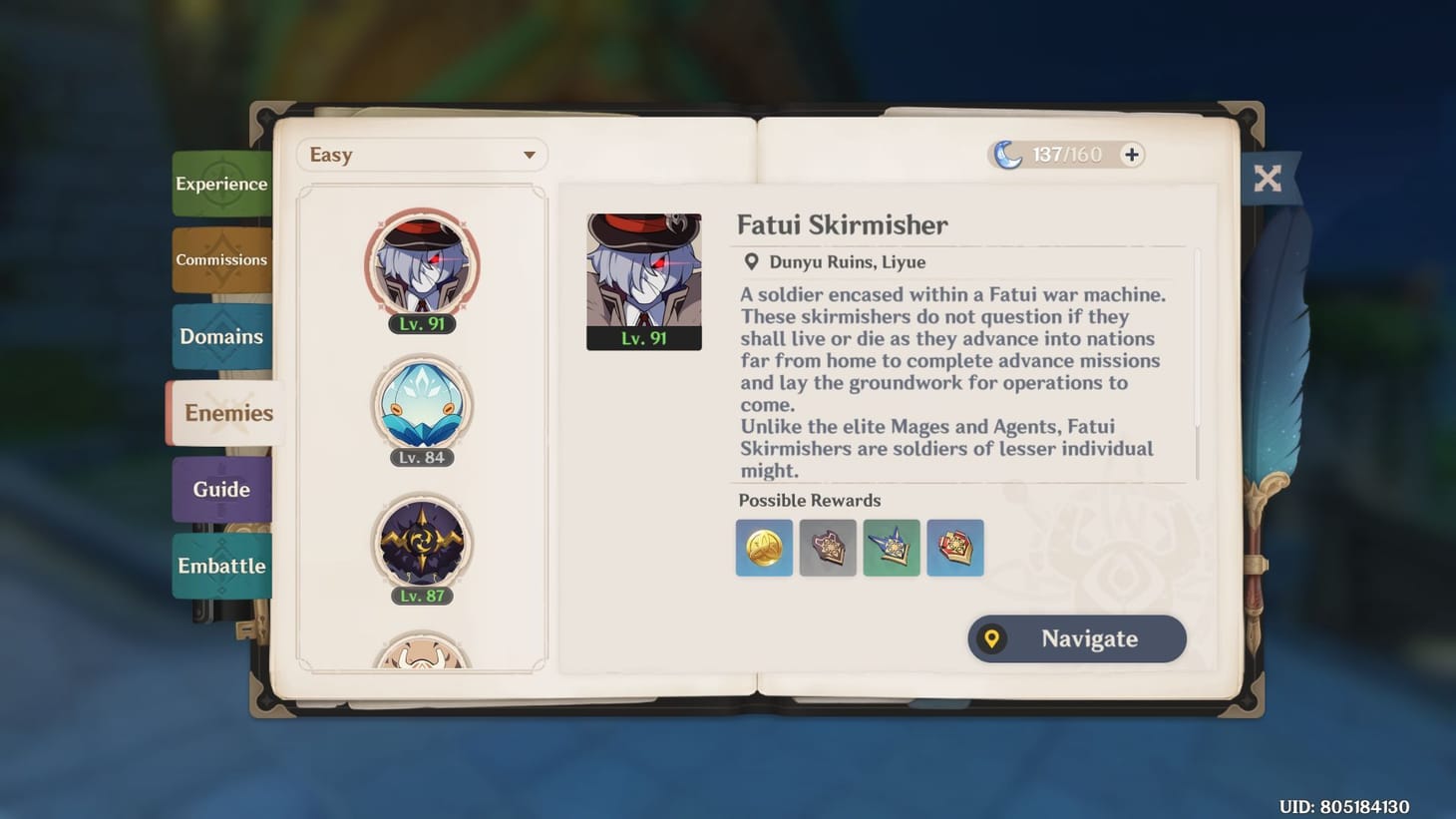Select the Lv. 87 Abyss enemy entry
The height and width of the screenshot is (819, 1456).
[x=422, y=540]
